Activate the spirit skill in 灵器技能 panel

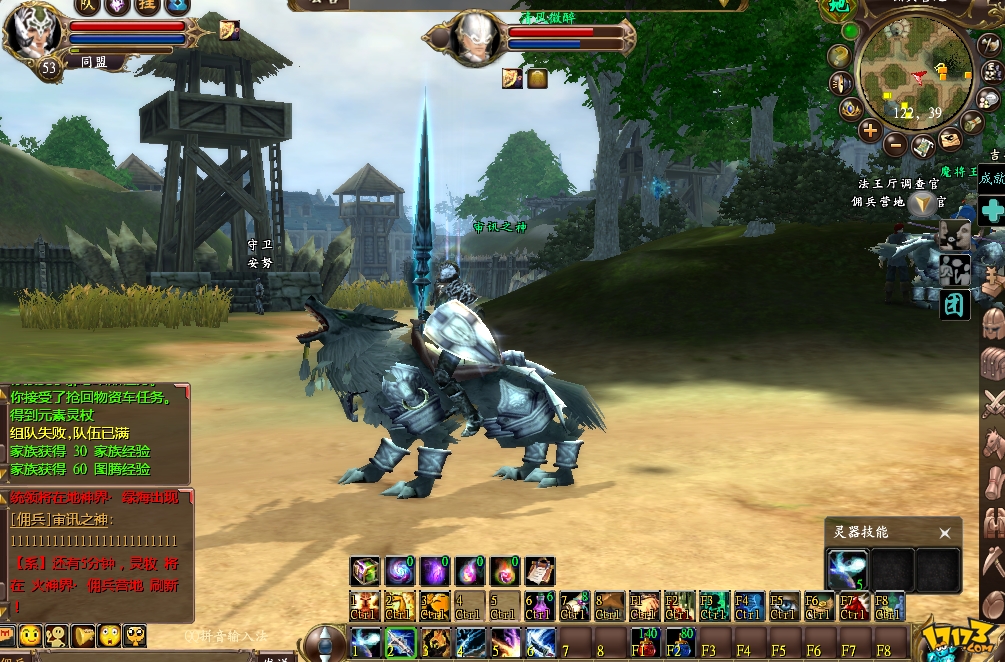(847, 569)
